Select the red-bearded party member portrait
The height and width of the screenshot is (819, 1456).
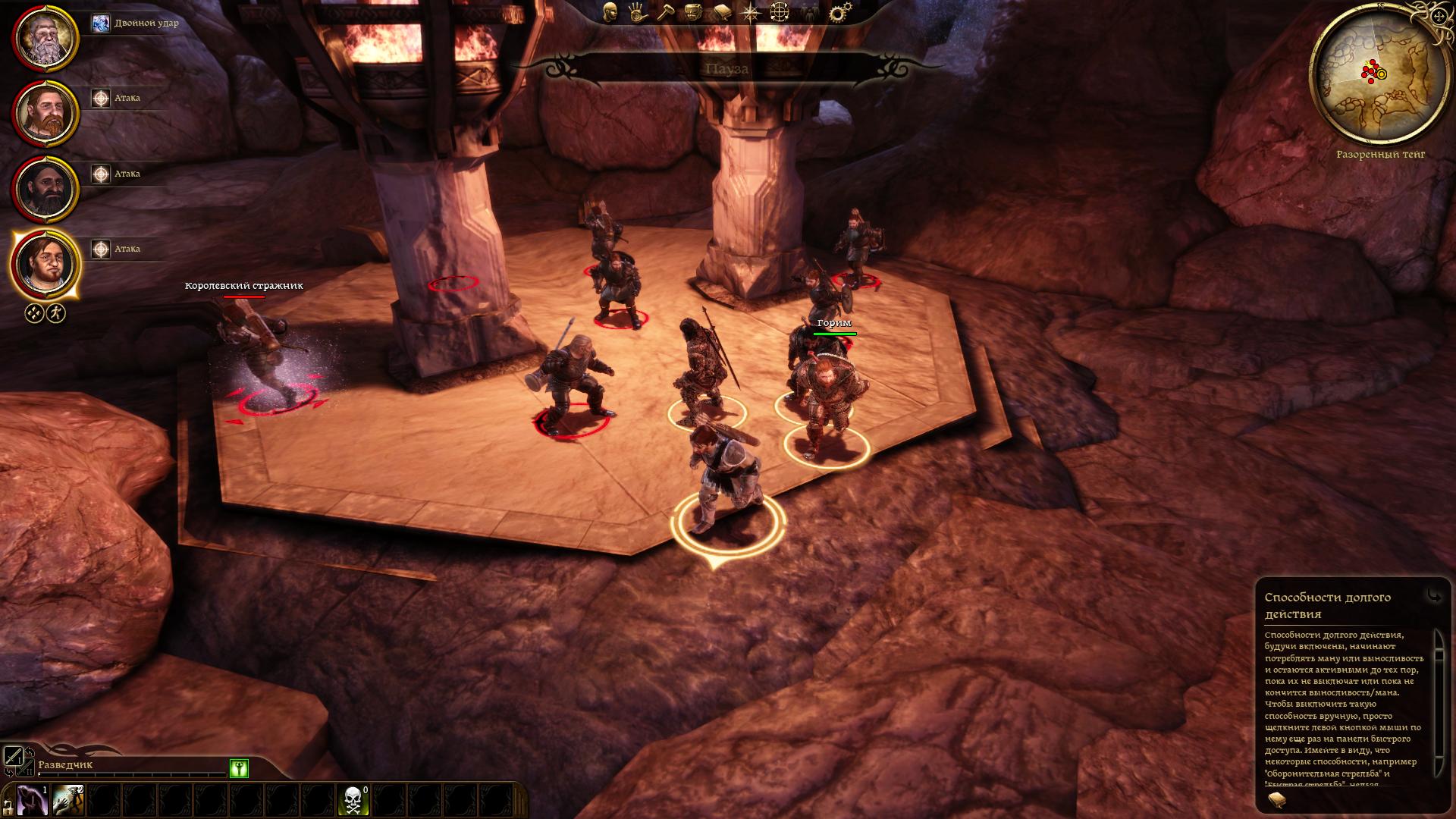point(45,113)
